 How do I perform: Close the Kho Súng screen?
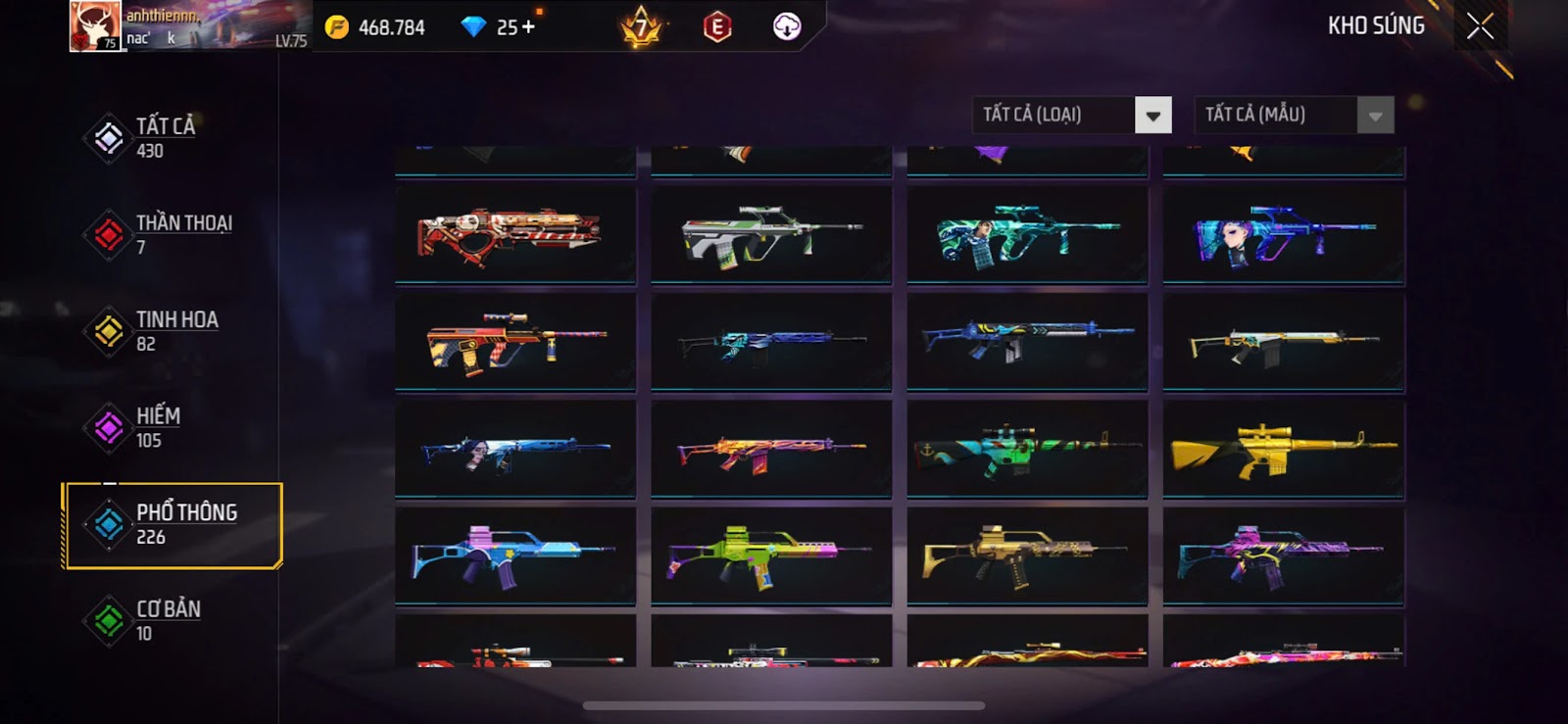pos(1480,26)
